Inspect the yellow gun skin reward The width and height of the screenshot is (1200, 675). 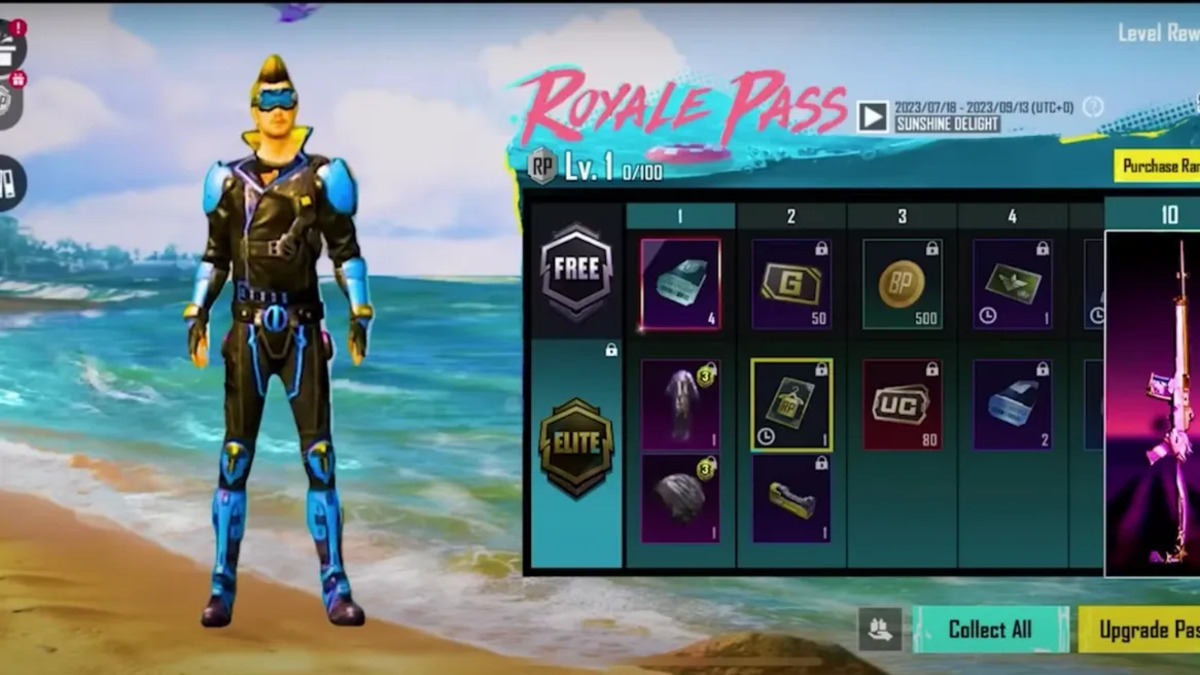coord(791,498)
